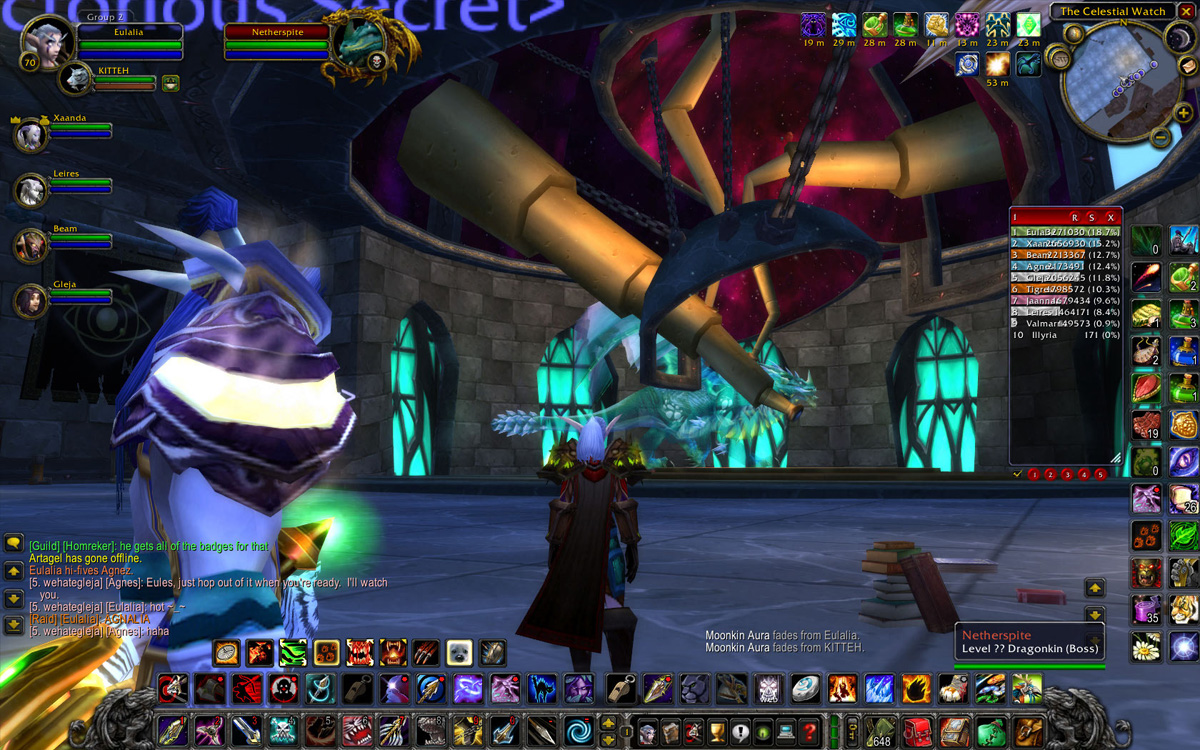Activate the blue swirl spell on the action bar
Screen dimensions: 1200x750
577,729
